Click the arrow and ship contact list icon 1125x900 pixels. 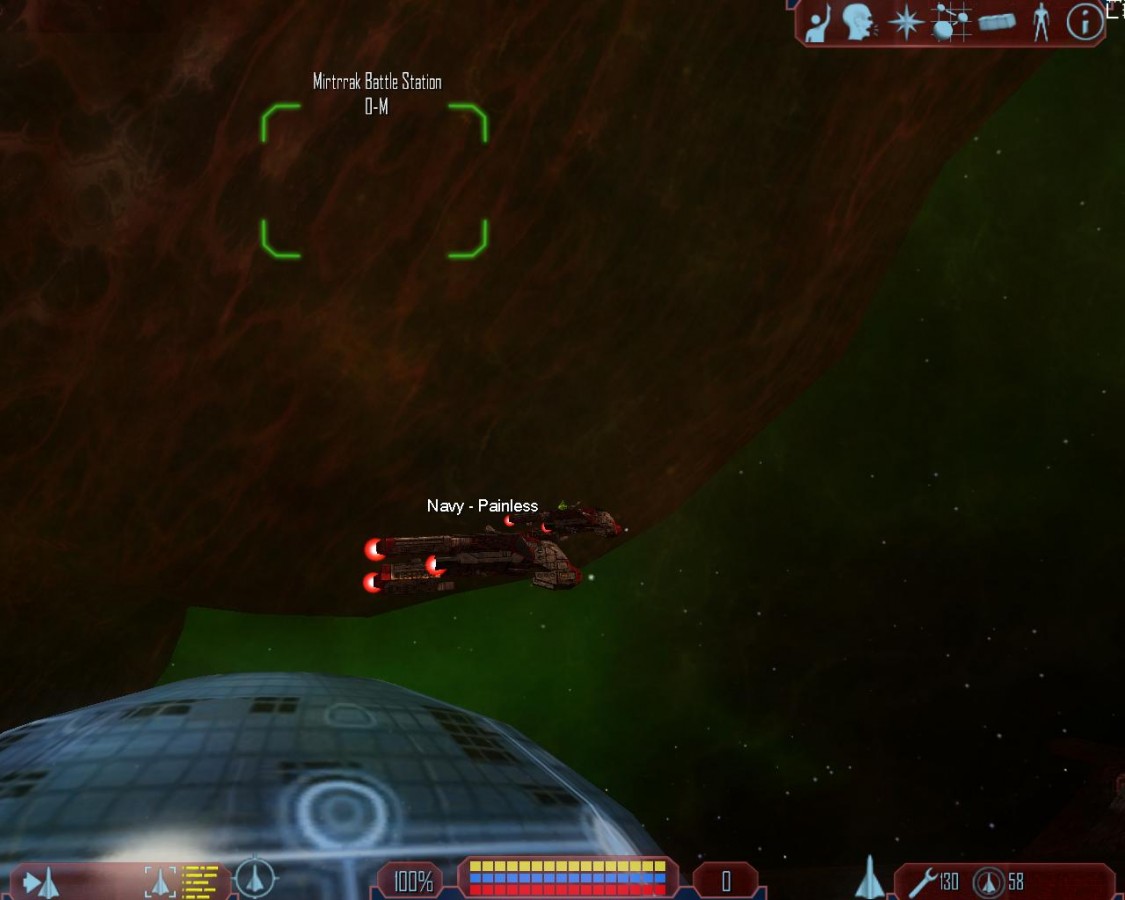[41, 882]
